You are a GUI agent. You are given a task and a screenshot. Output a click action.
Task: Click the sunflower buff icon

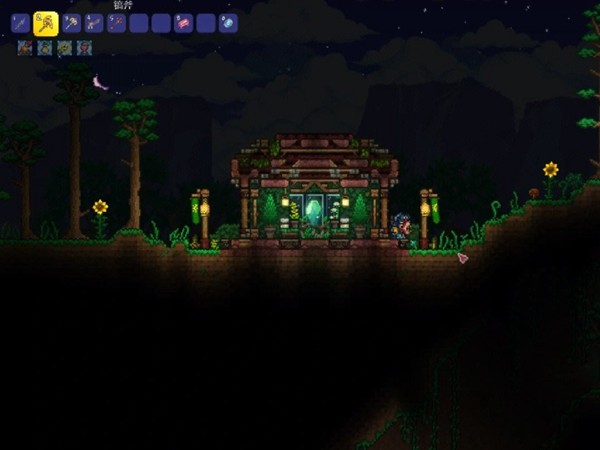(x=65, y=48)
